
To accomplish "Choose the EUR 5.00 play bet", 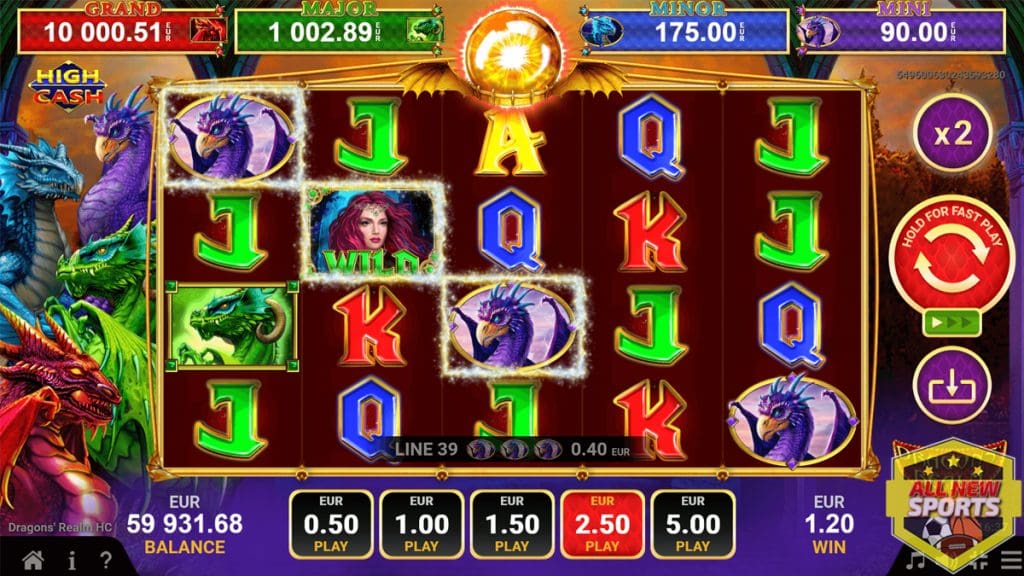I will (692, 524).
